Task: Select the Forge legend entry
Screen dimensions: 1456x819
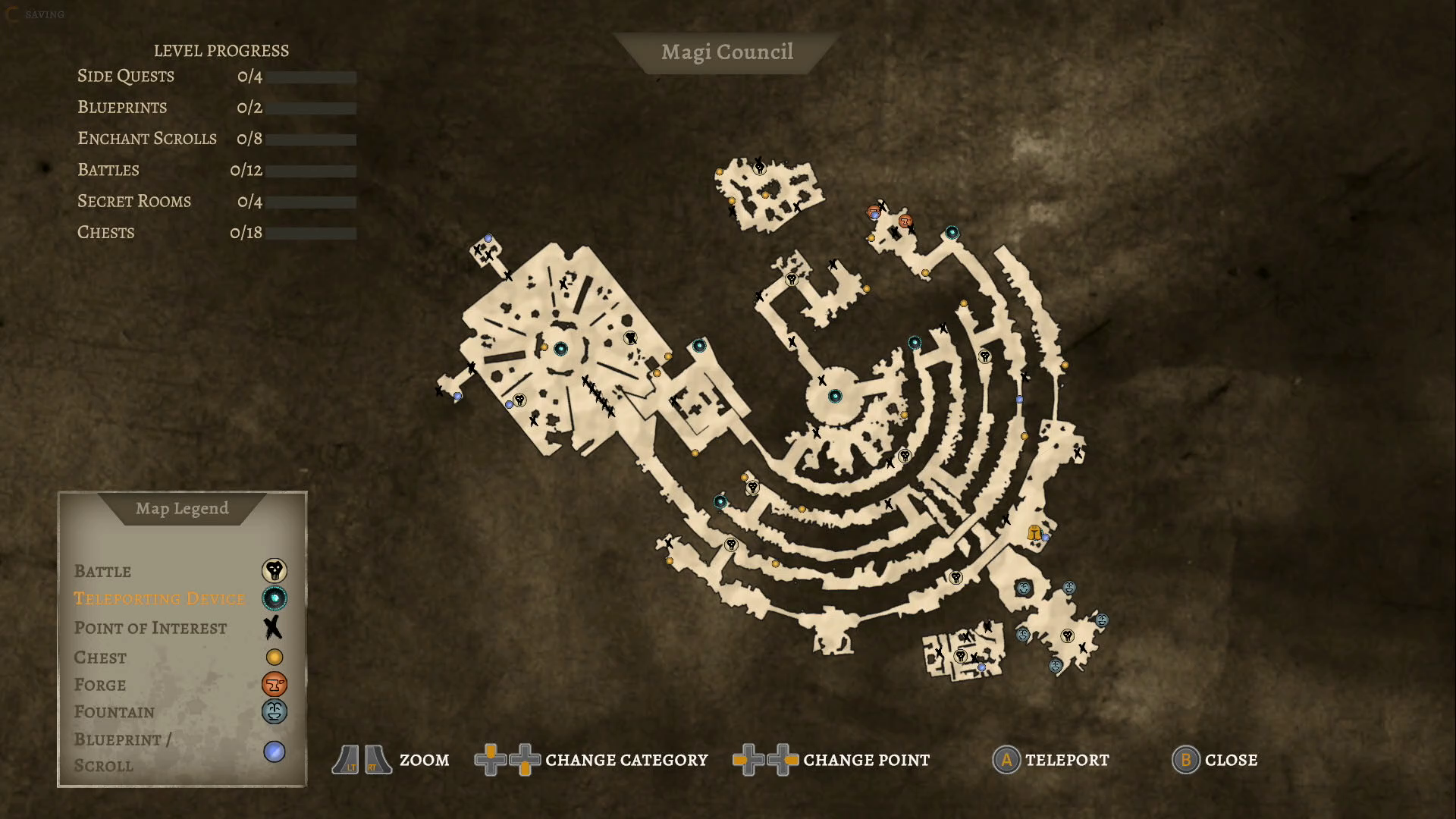Action: [100, 685]
